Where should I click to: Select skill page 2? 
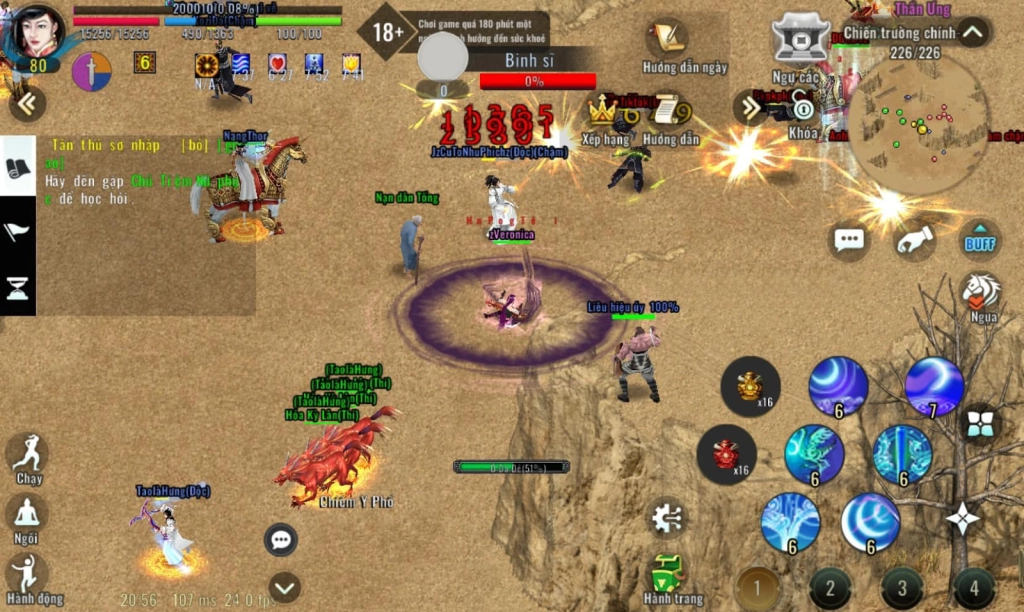pos(830,587)
